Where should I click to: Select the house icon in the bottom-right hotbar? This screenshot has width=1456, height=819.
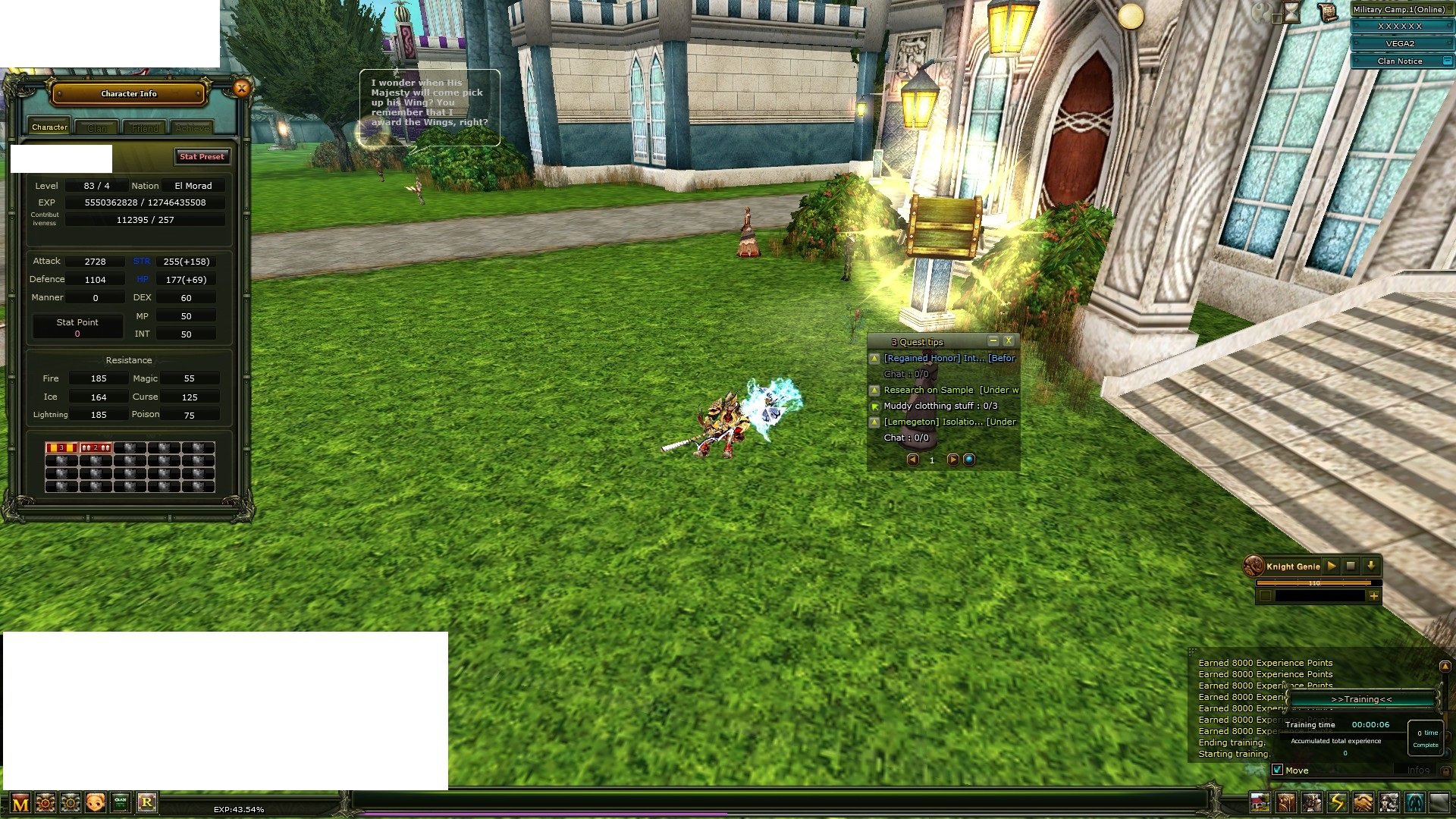point(1260,801)
